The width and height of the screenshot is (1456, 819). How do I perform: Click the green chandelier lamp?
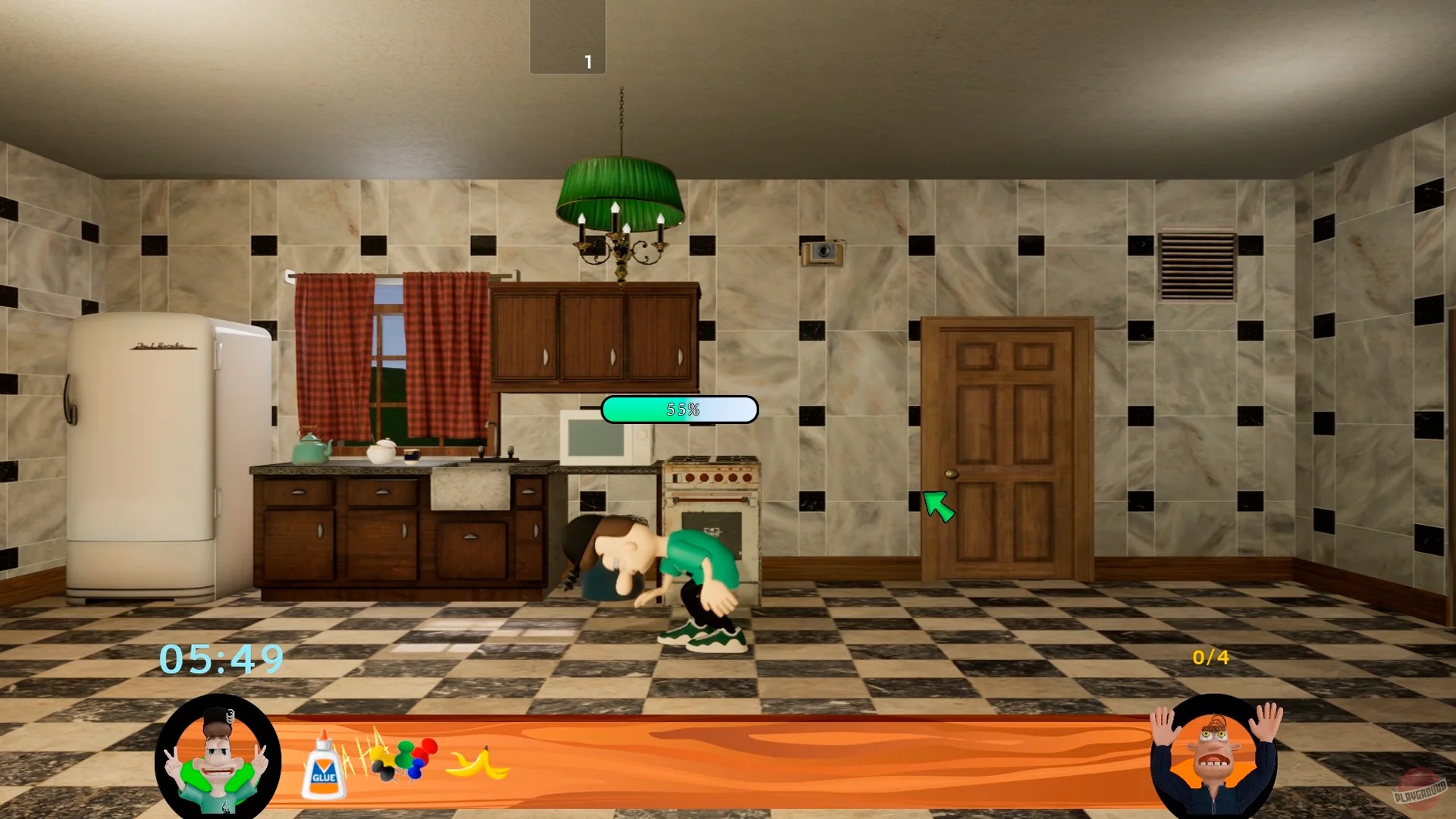click(622, 190)
